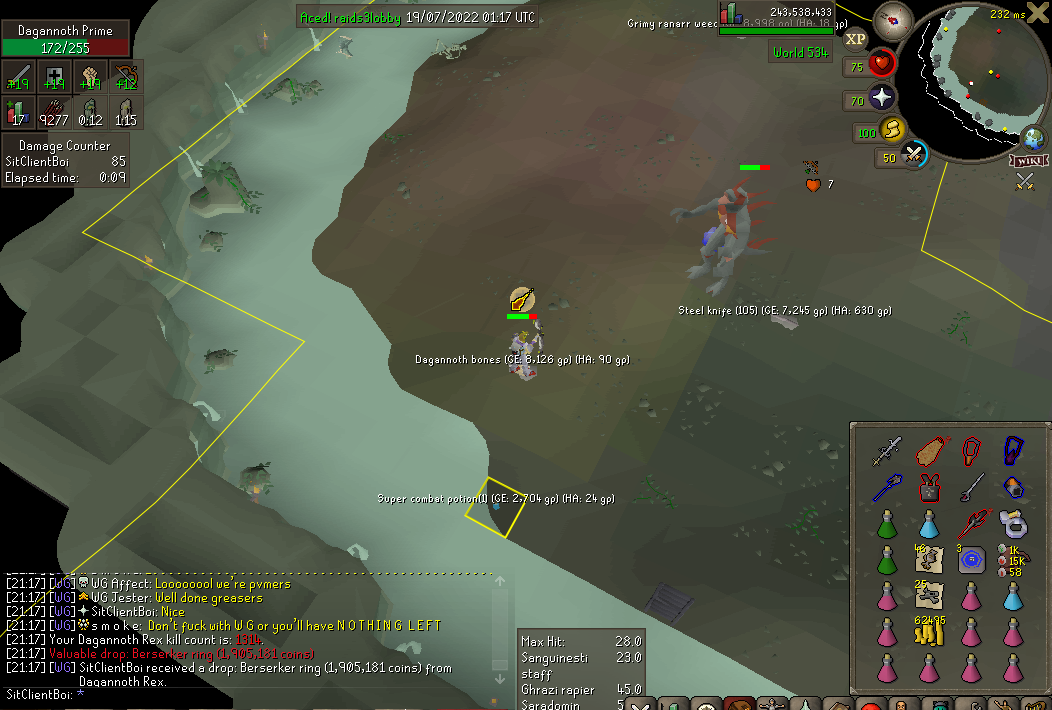
Task: Toggle the XP drops orb
Action: 855,39
